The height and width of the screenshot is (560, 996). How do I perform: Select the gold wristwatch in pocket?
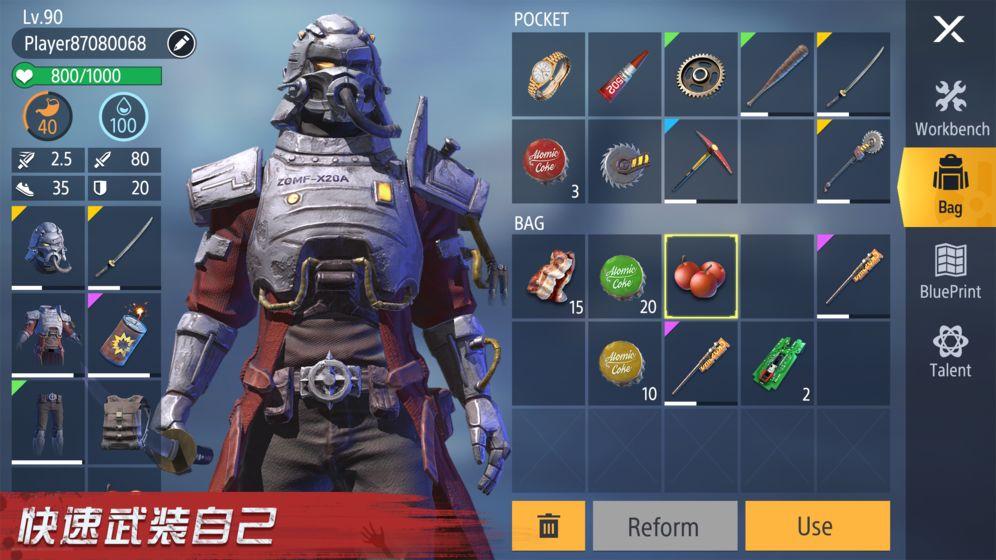549,73
